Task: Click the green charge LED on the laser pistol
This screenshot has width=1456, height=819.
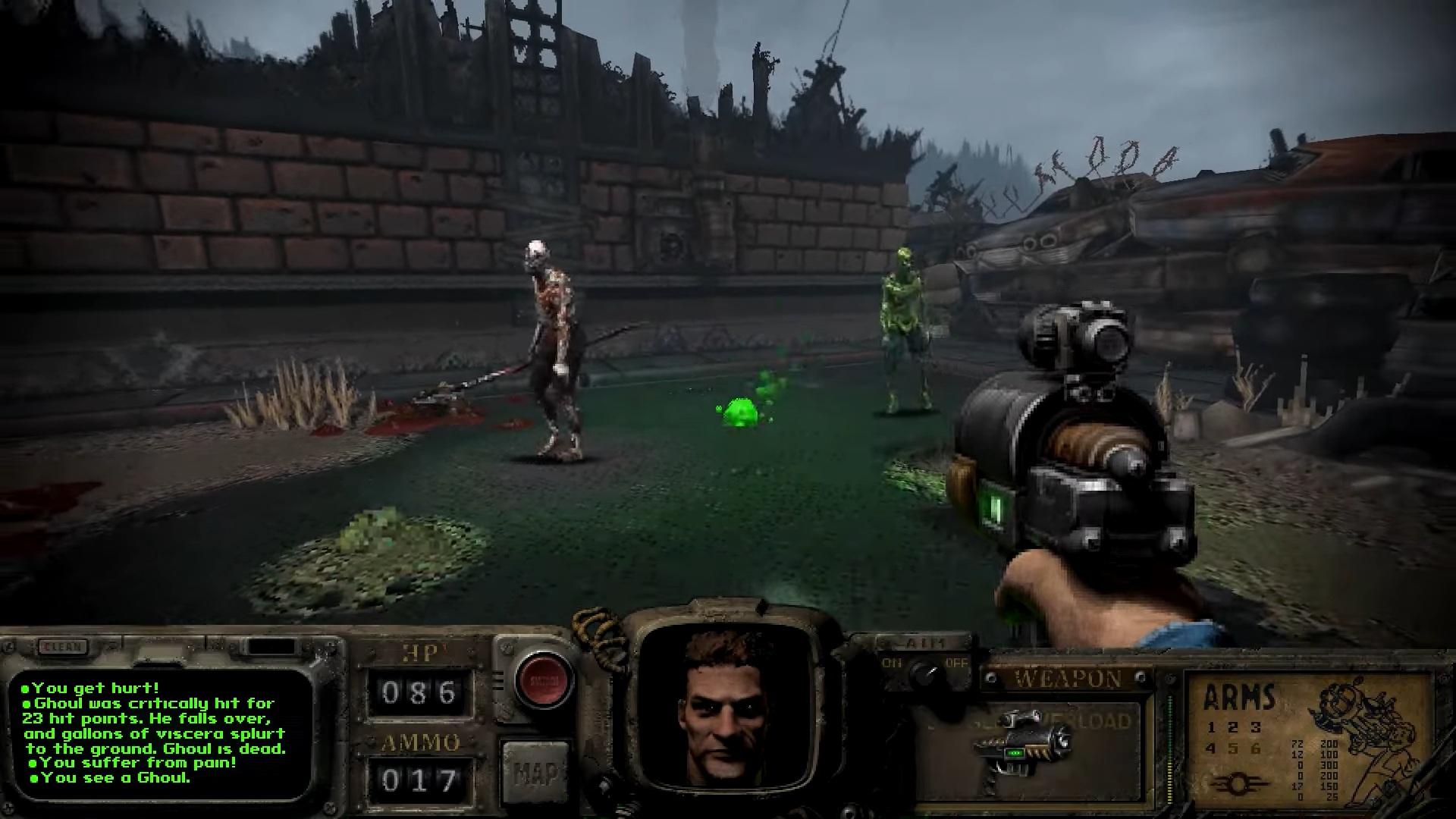Action: (x=1015, y=752)
